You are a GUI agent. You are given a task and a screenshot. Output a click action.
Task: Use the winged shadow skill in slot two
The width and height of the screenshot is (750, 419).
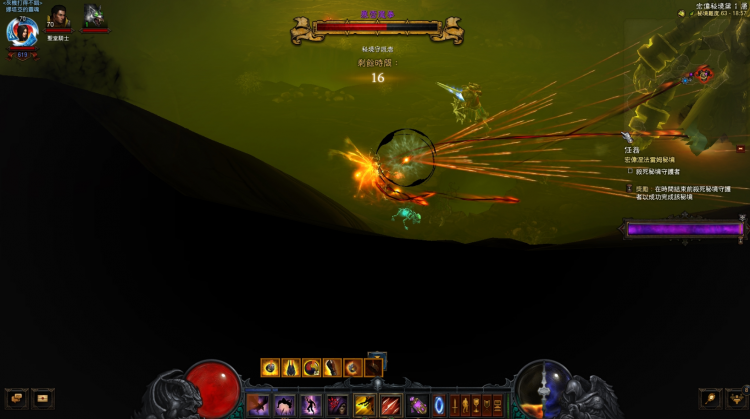[284, 405]
